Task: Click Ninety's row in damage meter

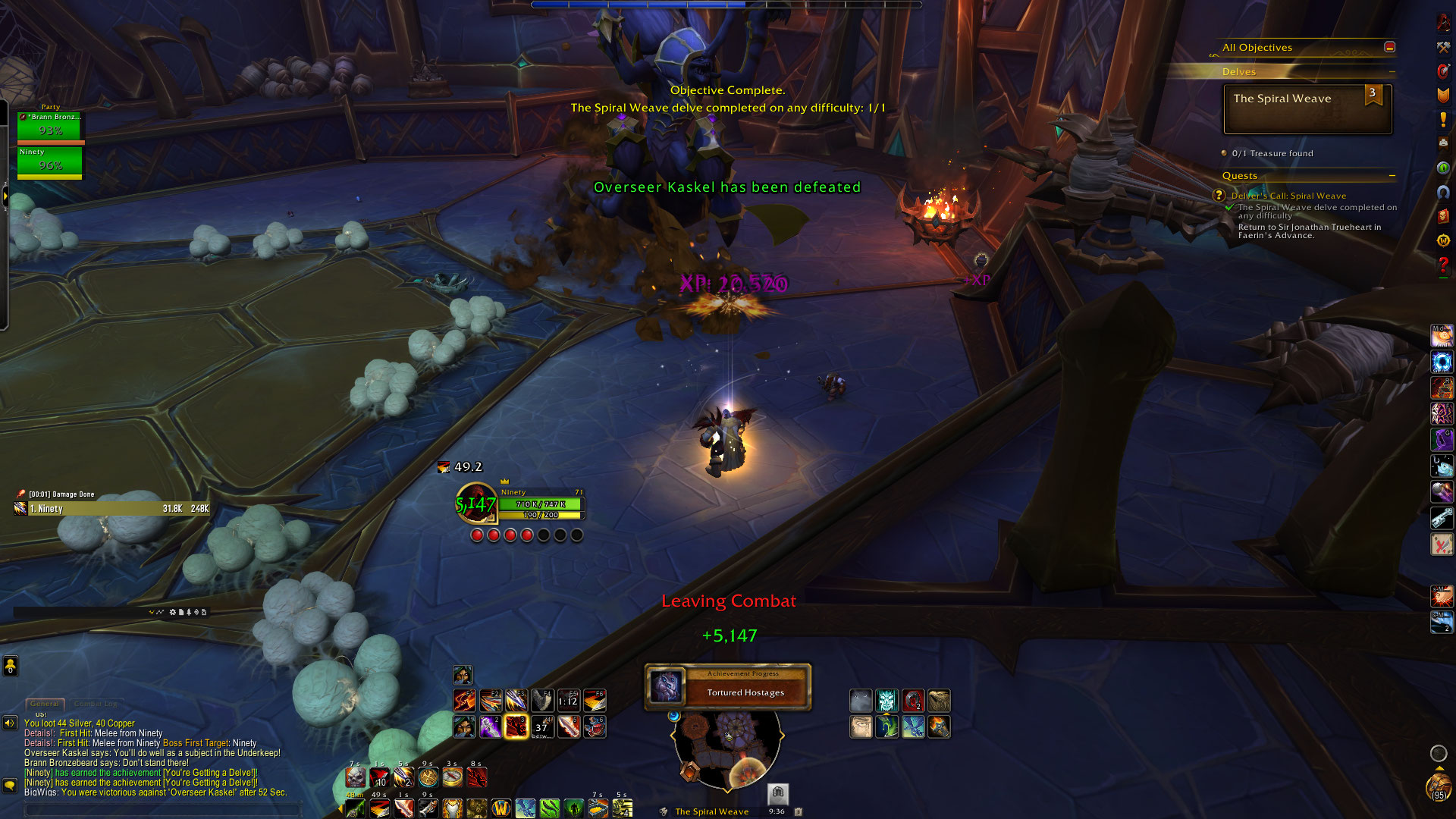Action: pos(111,509)
